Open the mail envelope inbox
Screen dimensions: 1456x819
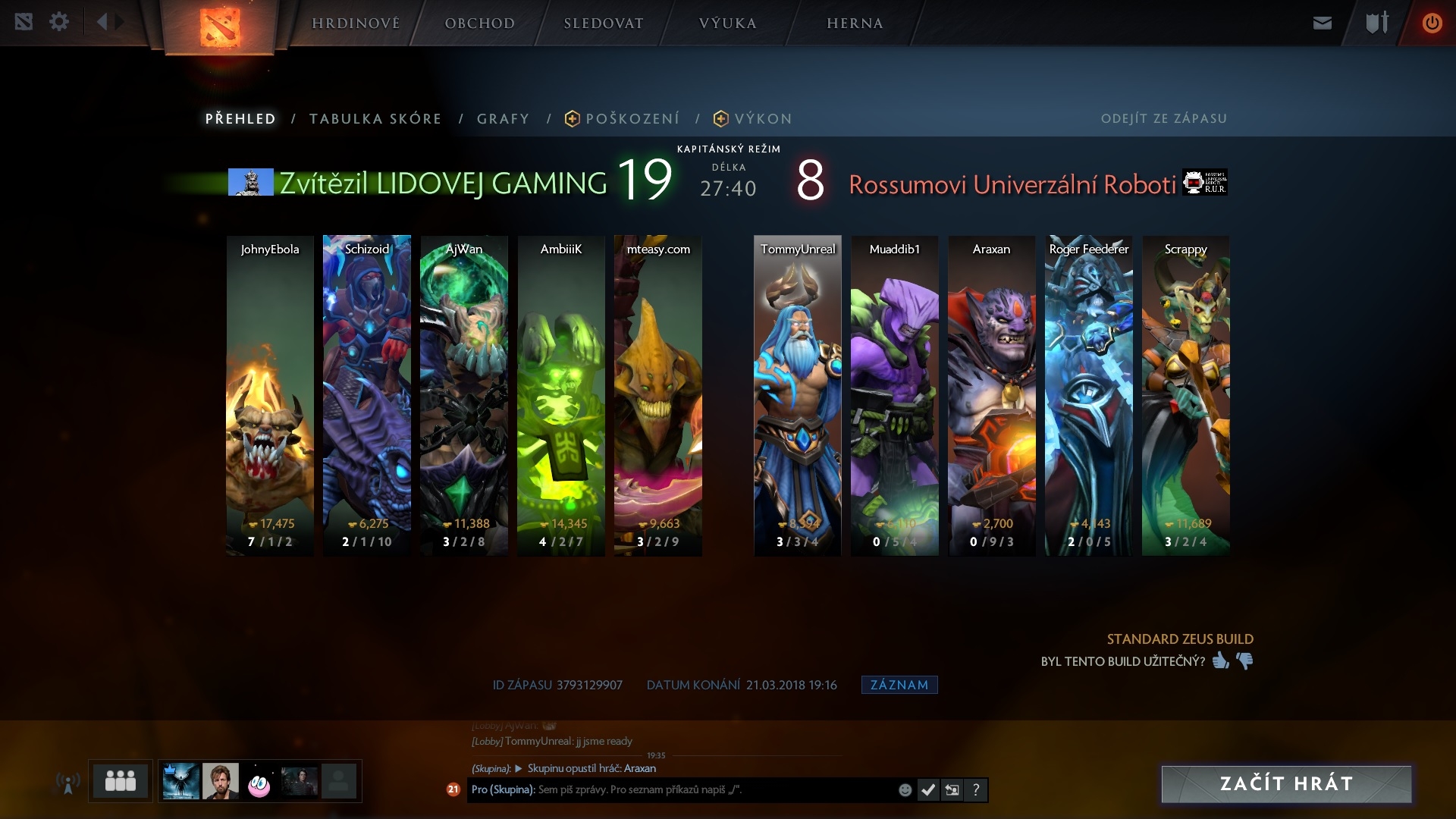coord(1322,23)
